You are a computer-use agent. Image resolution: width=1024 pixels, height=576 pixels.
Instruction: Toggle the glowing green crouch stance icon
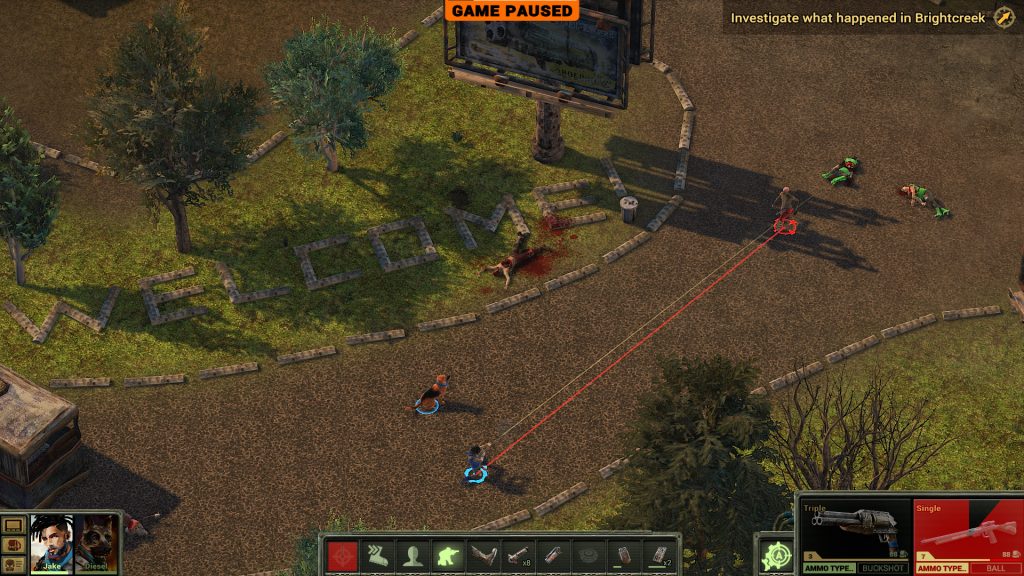[x=447, y=555]
